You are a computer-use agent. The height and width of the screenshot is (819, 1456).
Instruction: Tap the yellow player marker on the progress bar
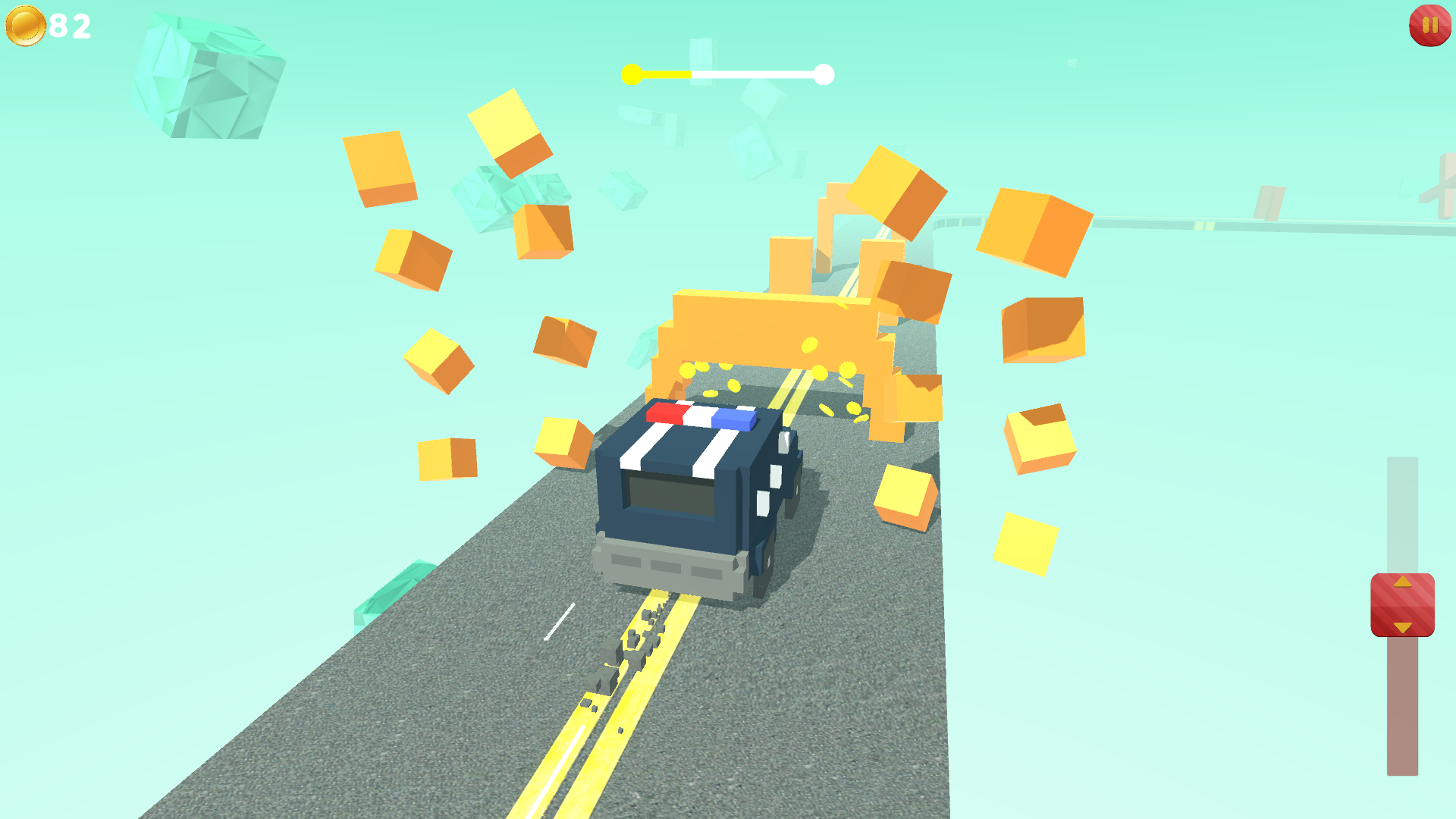point(630,74)
